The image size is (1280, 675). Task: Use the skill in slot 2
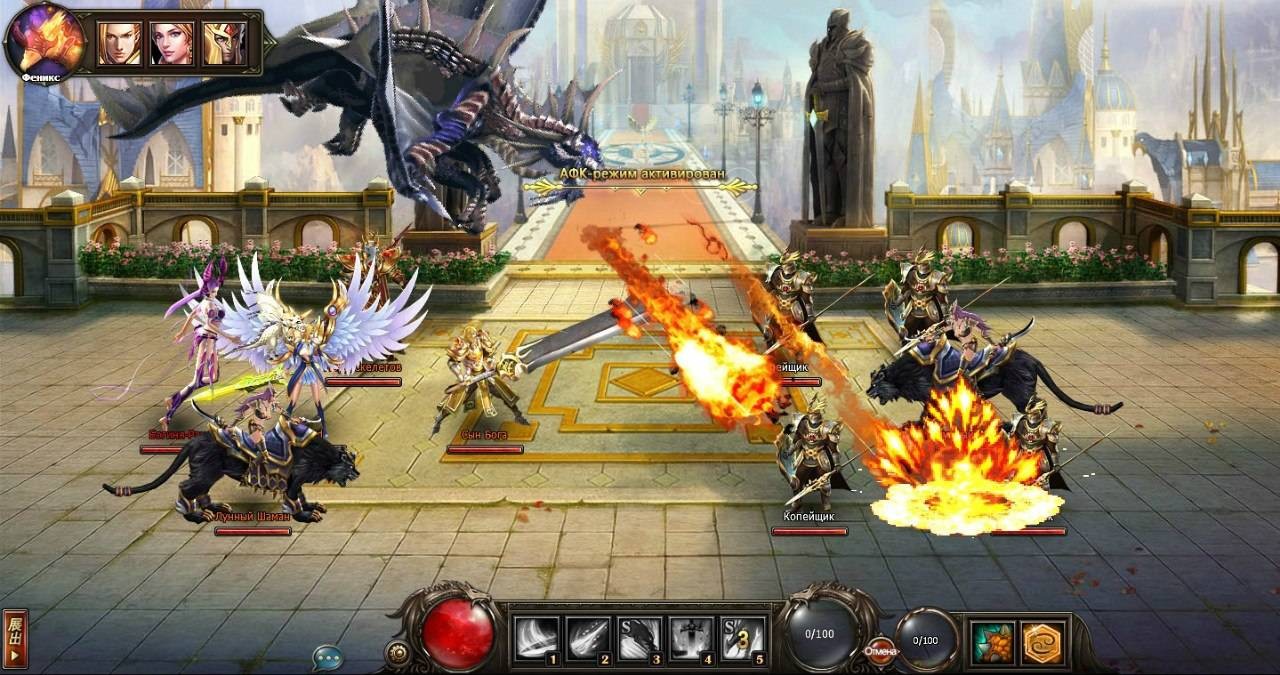click(588, 639)
